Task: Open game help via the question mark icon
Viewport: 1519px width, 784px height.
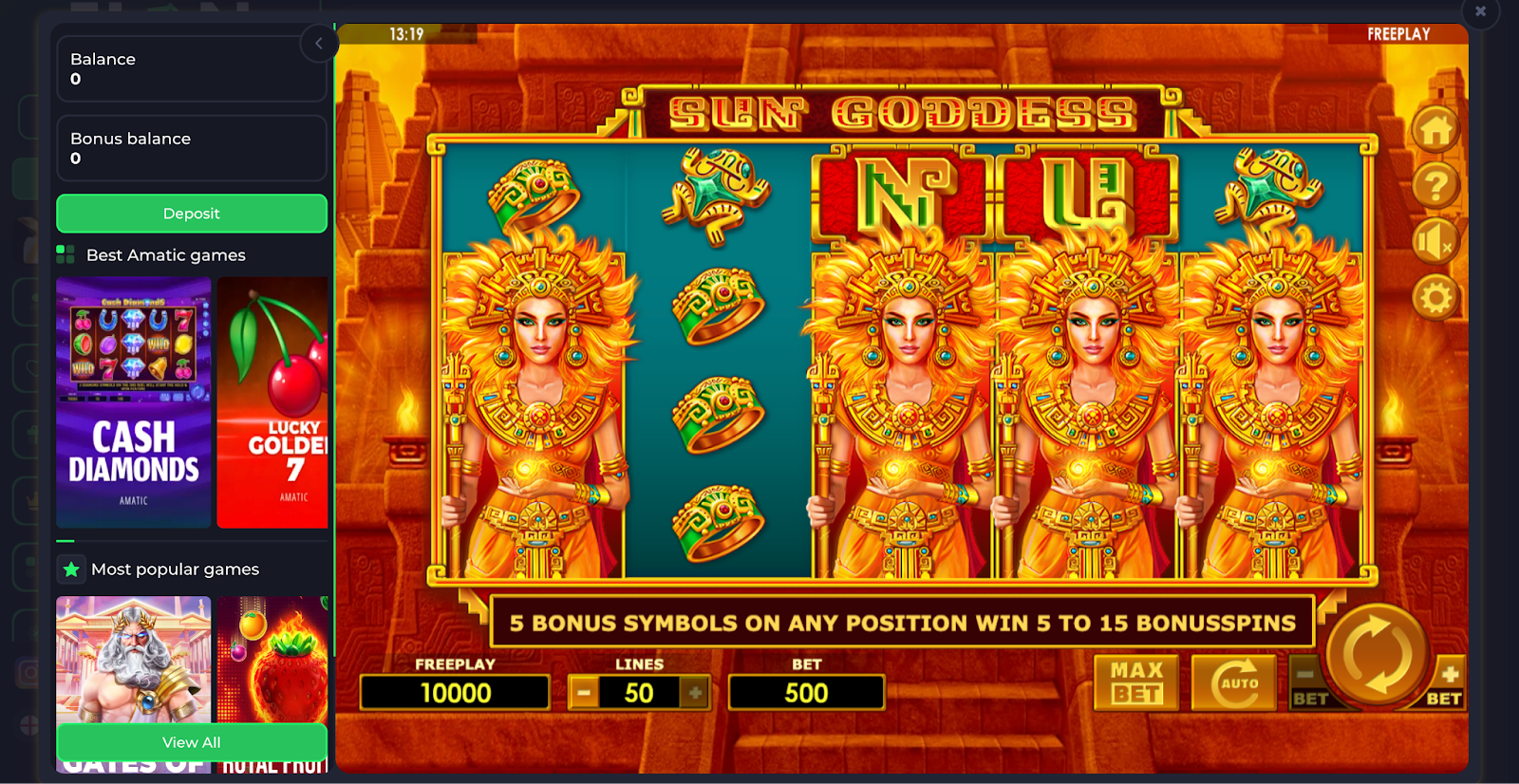Action: [1436, 186]
